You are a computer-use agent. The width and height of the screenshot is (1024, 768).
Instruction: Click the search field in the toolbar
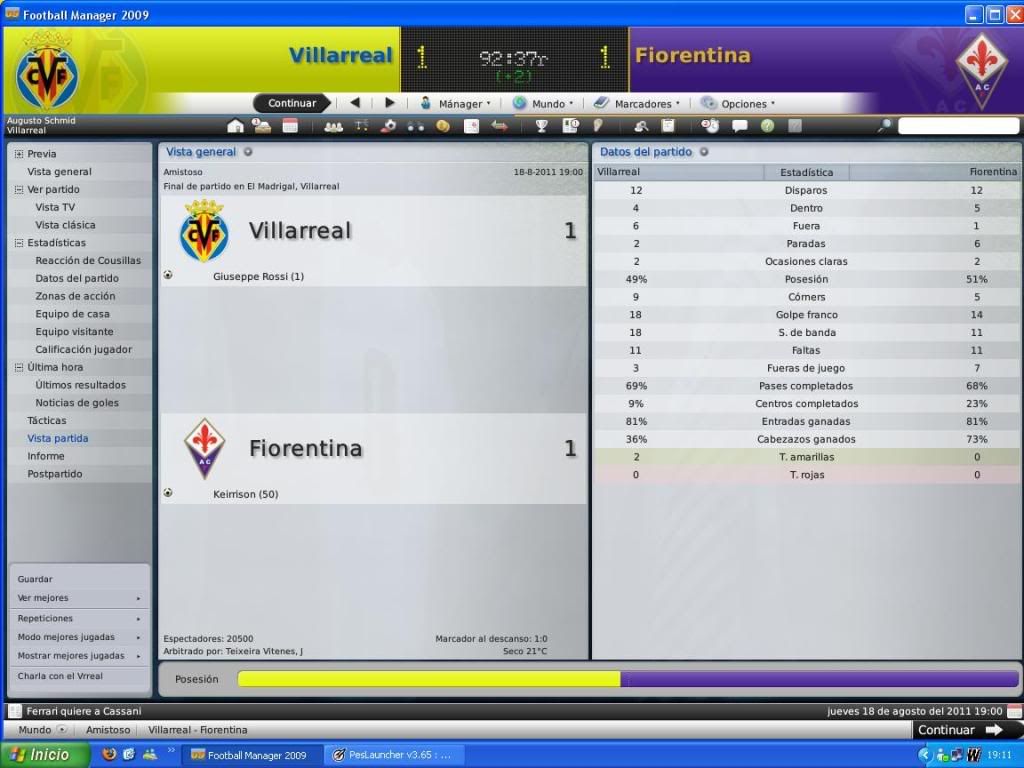click(x=955, y=126)
